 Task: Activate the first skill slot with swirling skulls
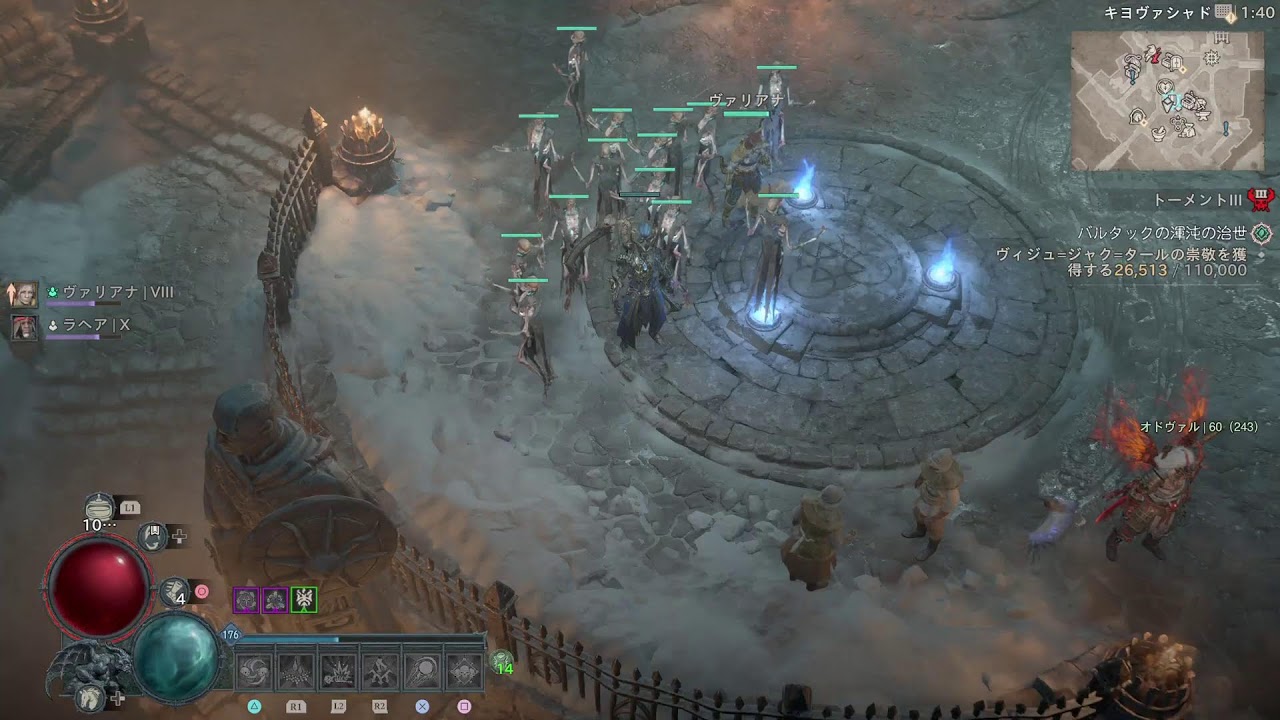tap(254, 671)
